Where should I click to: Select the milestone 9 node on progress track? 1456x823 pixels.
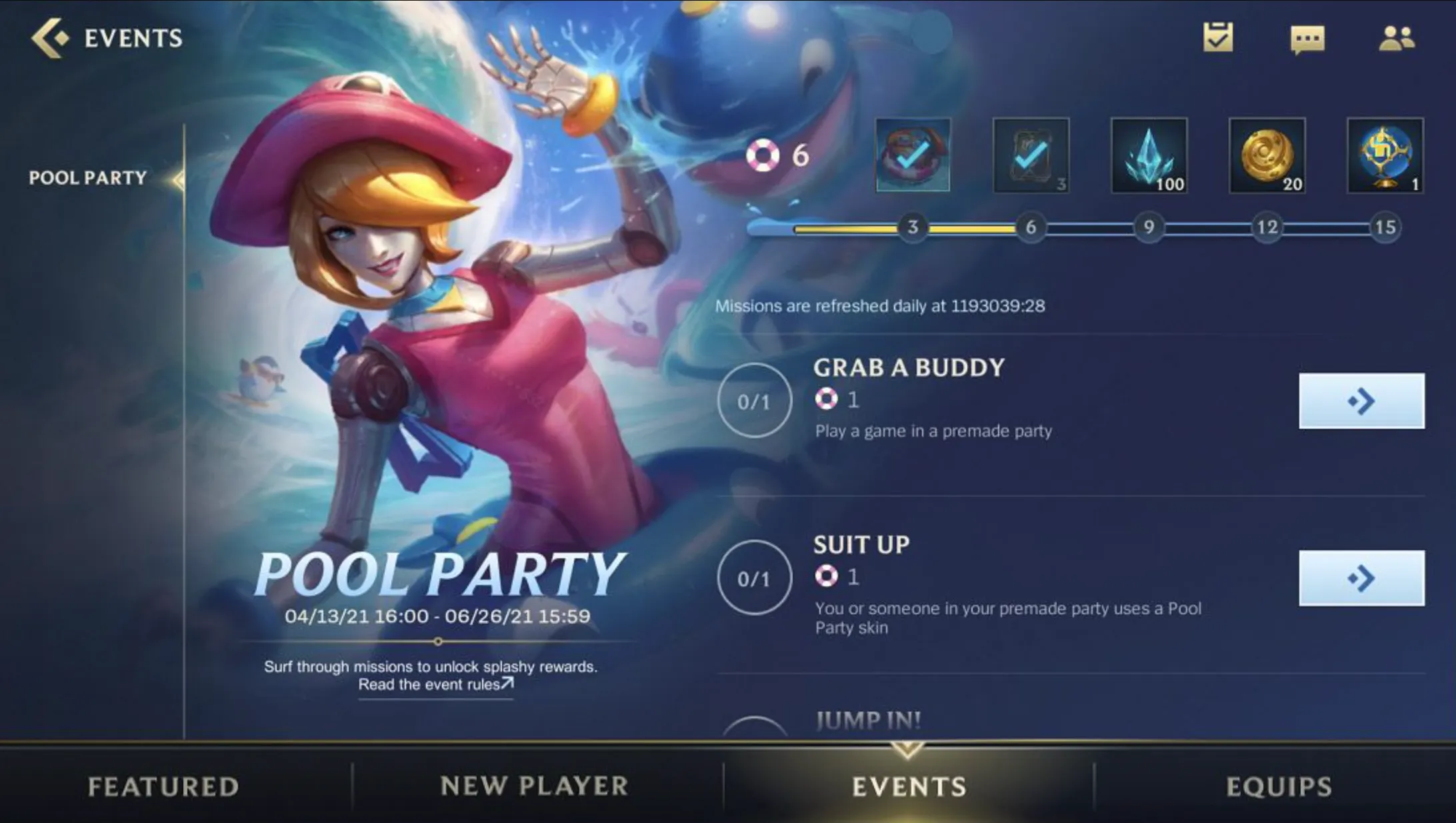coord(1148,228)
